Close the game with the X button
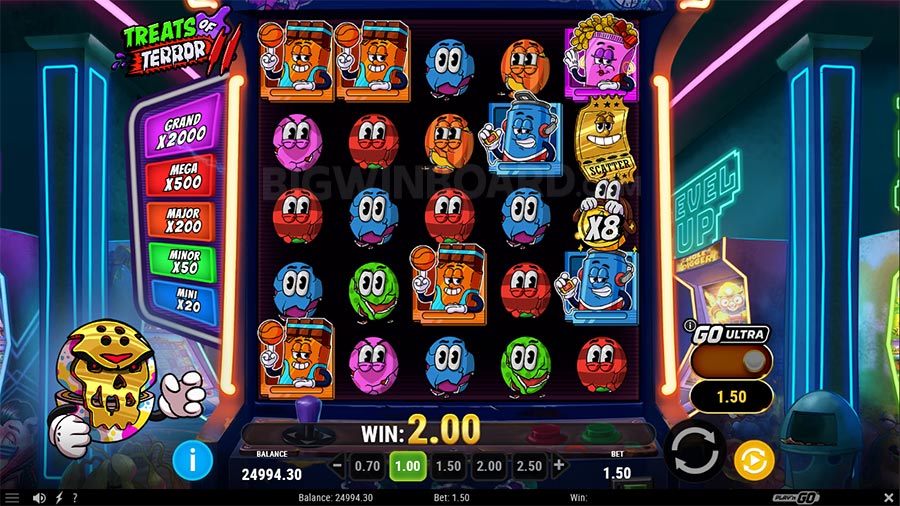The image size is (900, 506). tap(888, 498)
